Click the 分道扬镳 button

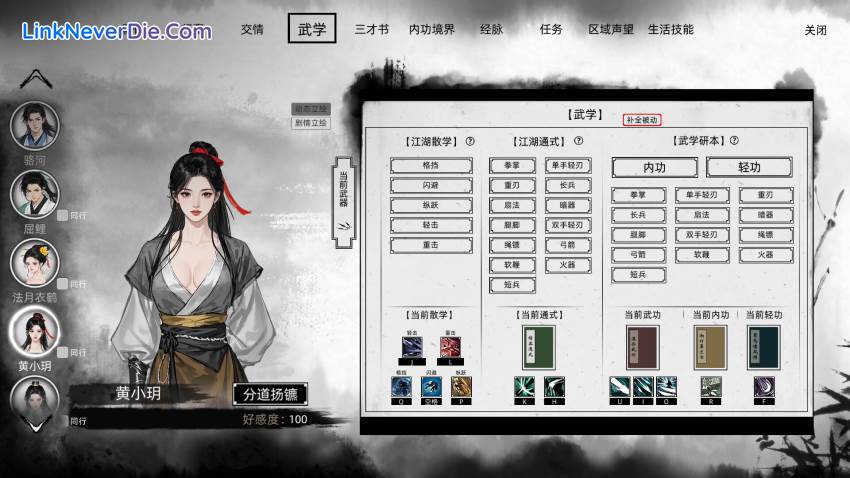point(270,393)
